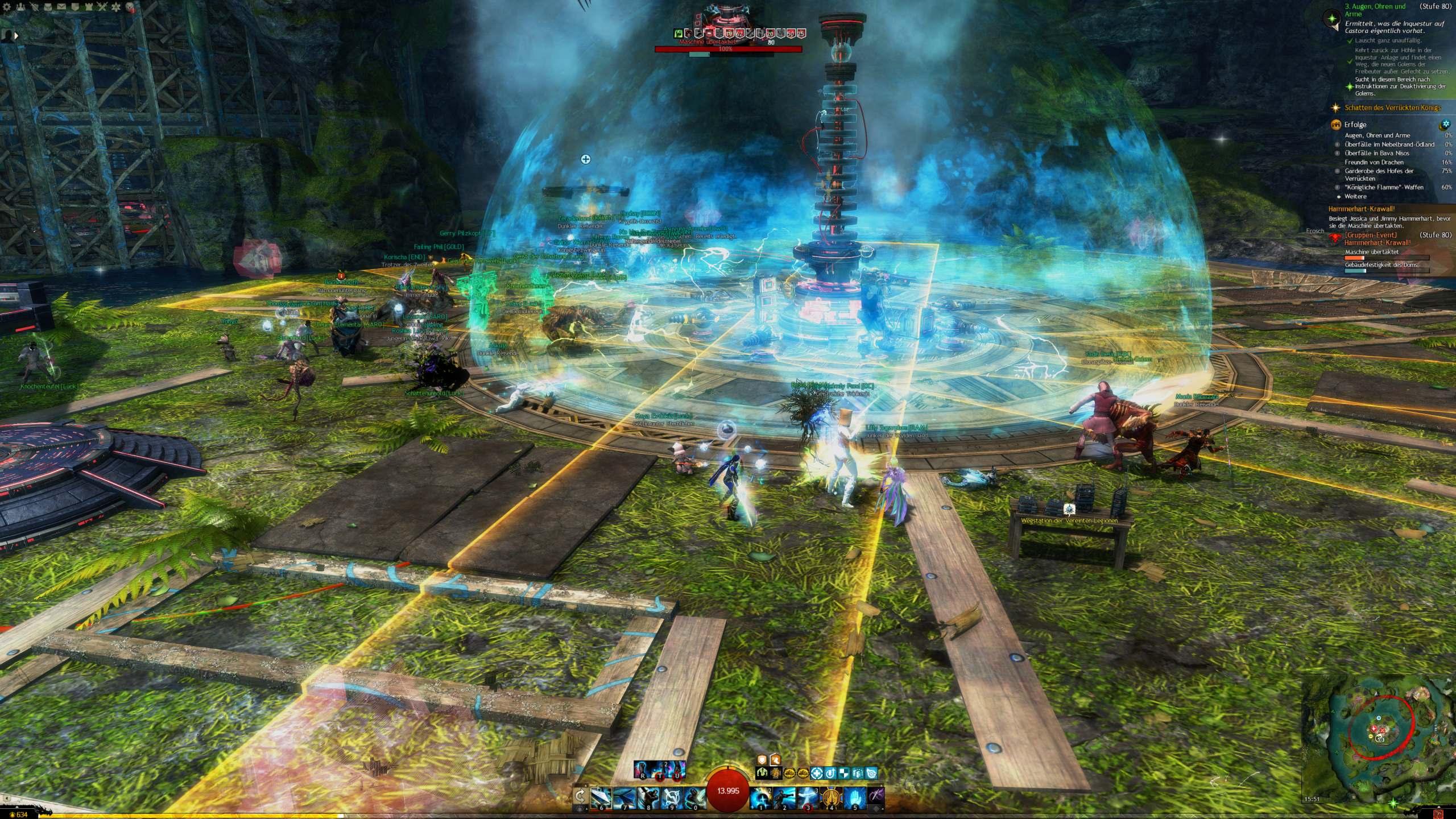Screen dimensions: 1456x819
Task: Click the weapon swap arrows button
Action: (x=580, y=795)
